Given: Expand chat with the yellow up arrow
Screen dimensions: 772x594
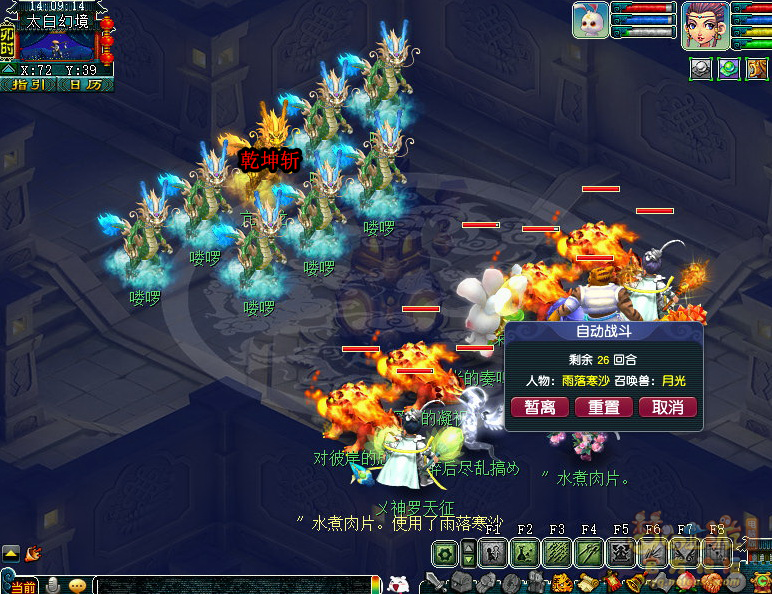Looking at the screenshot, I should (10, 552).
